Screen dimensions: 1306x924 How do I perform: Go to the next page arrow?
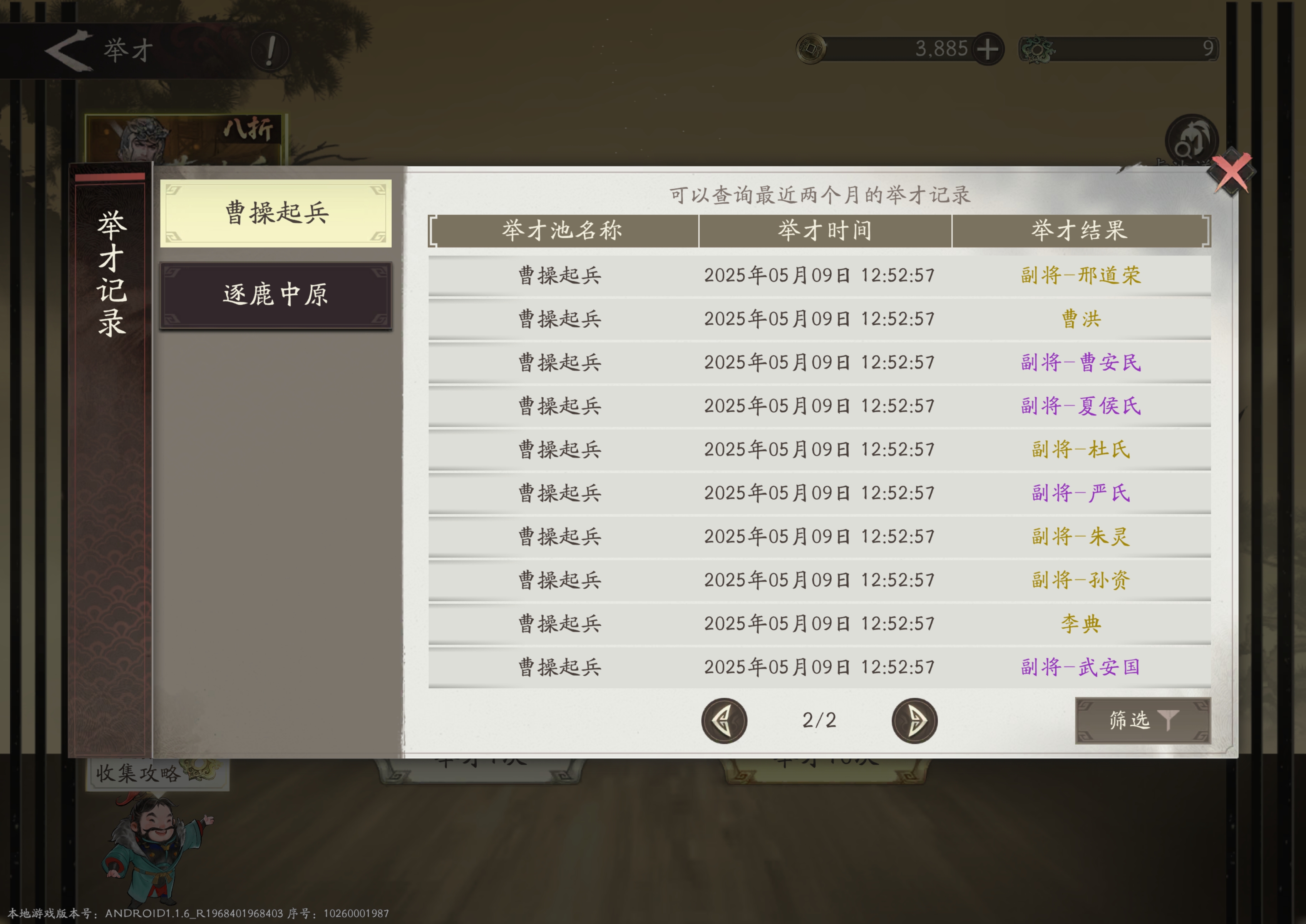point(914,720)
